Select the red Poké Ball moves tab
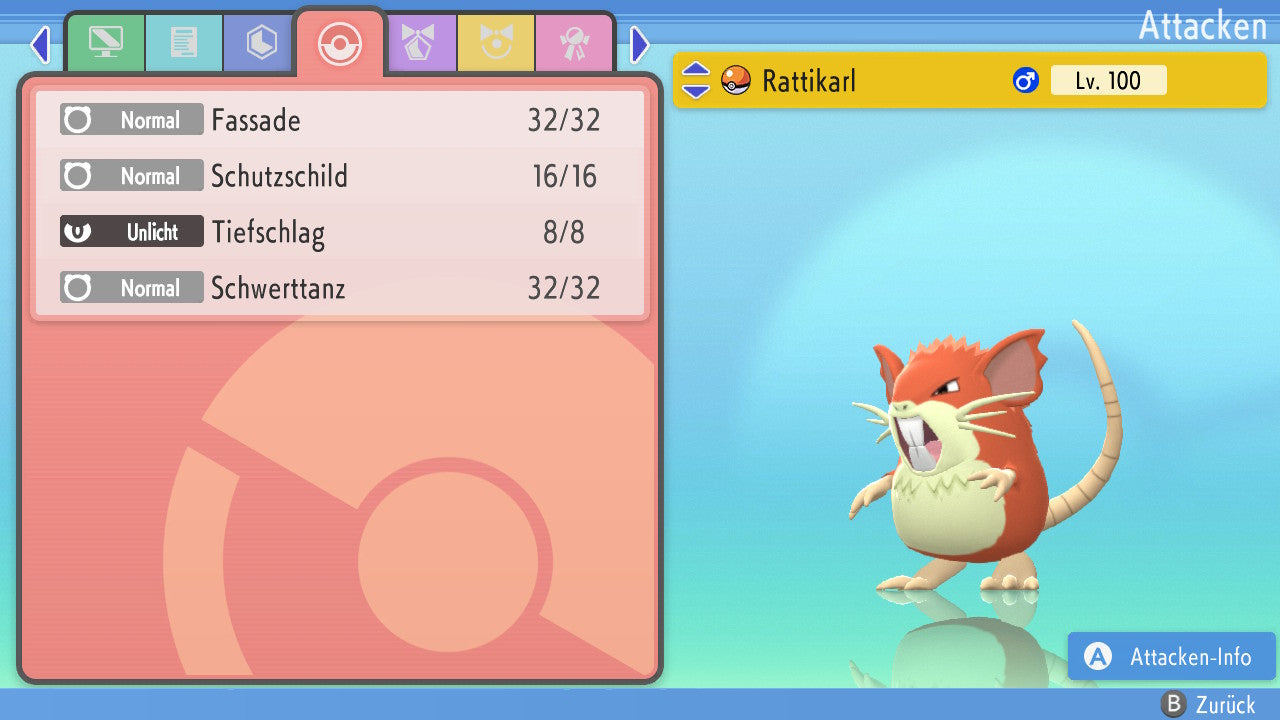 pyautogui.click(x=340, y=44)
